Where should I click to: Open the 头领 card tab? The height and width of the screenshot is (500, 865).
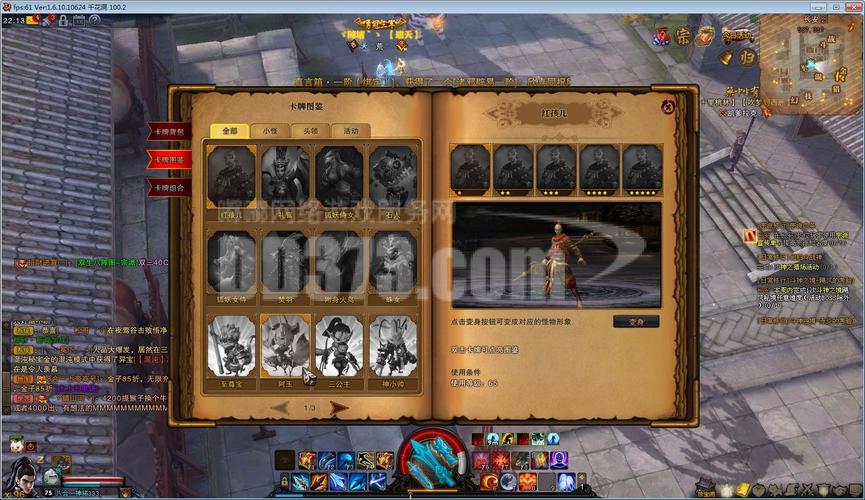tap(310, 131)
